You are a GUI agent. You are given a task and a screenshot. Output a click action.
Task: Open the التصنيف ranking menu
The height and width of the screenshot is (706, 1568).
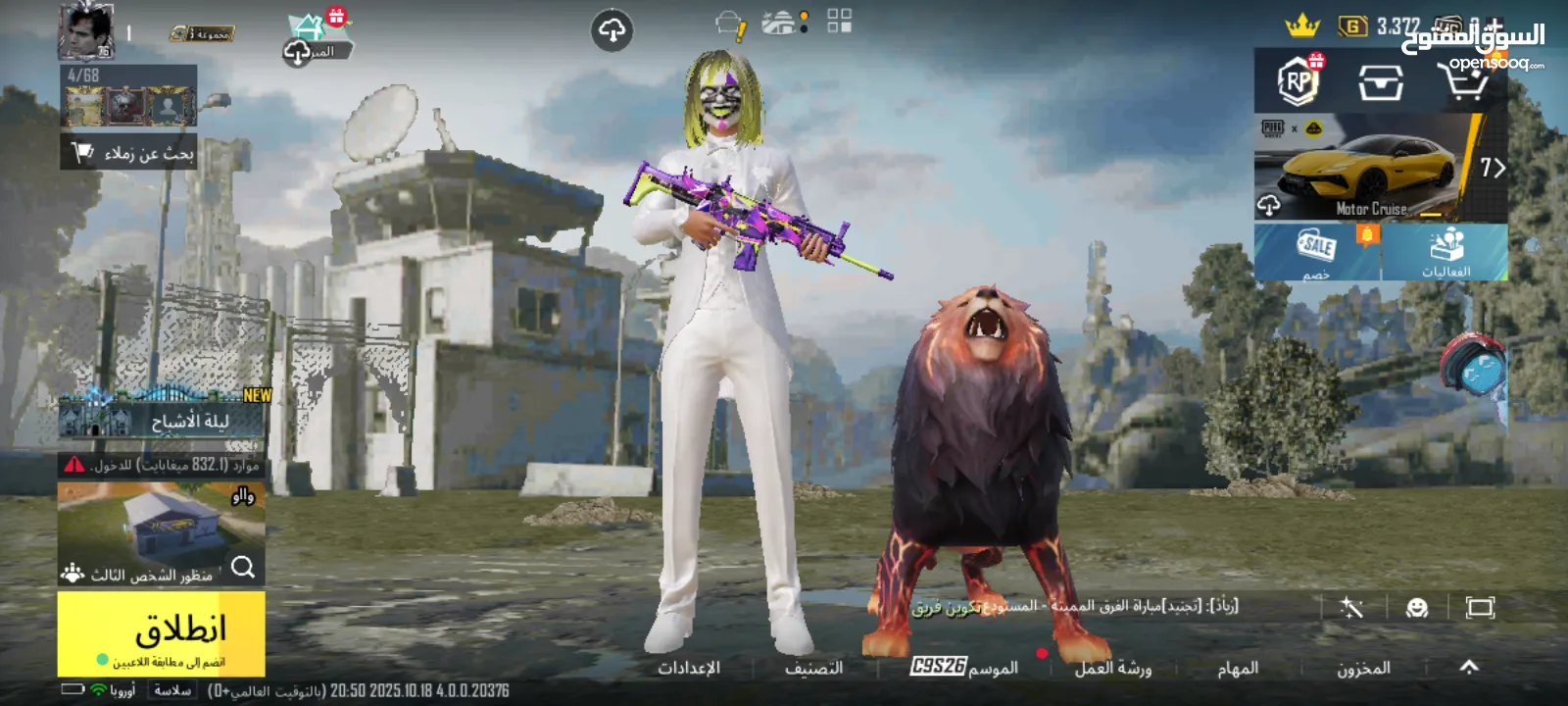[x=813, y=668]
